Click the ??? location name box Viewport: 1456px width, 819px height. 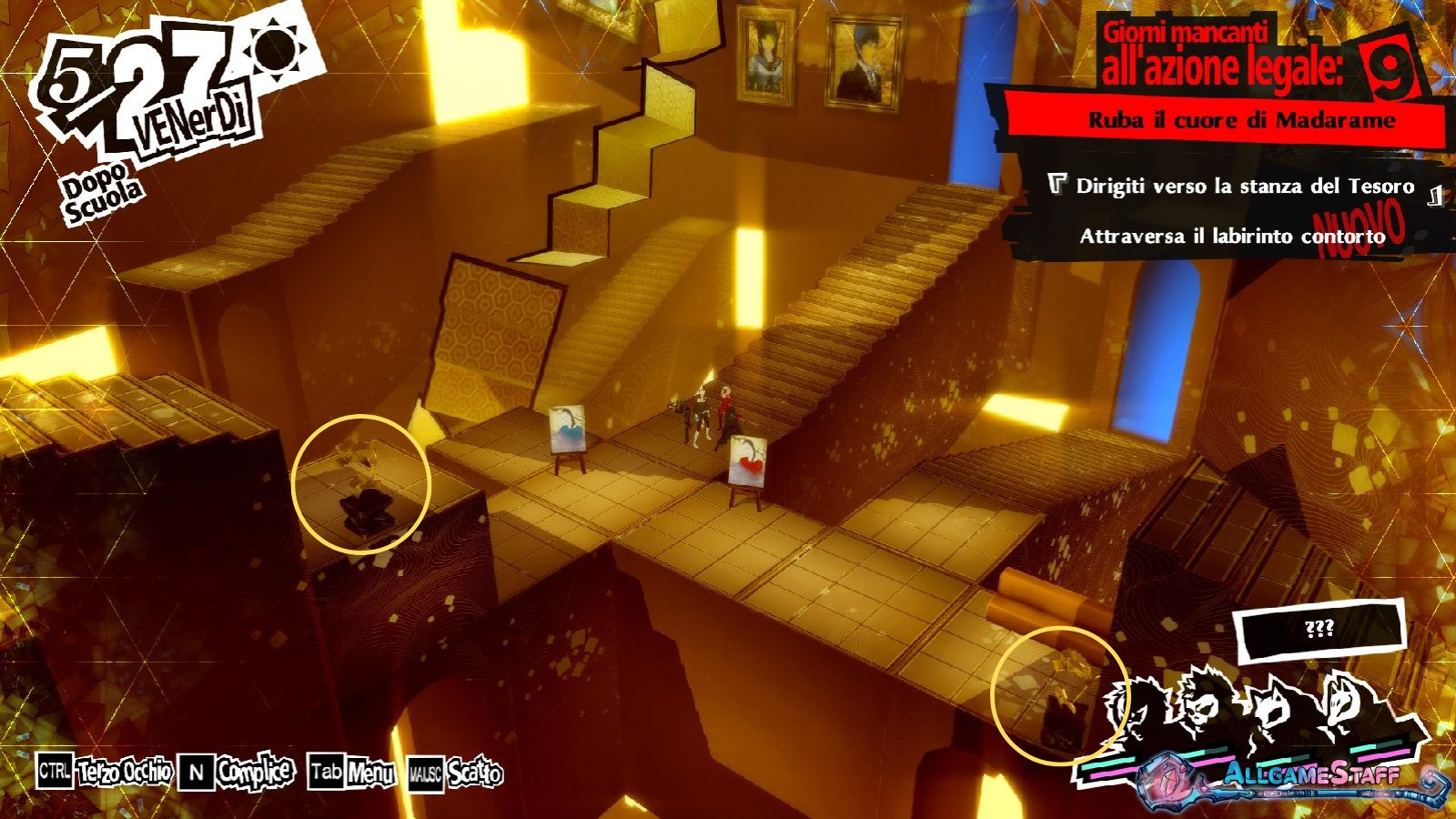pos(1319,630)
